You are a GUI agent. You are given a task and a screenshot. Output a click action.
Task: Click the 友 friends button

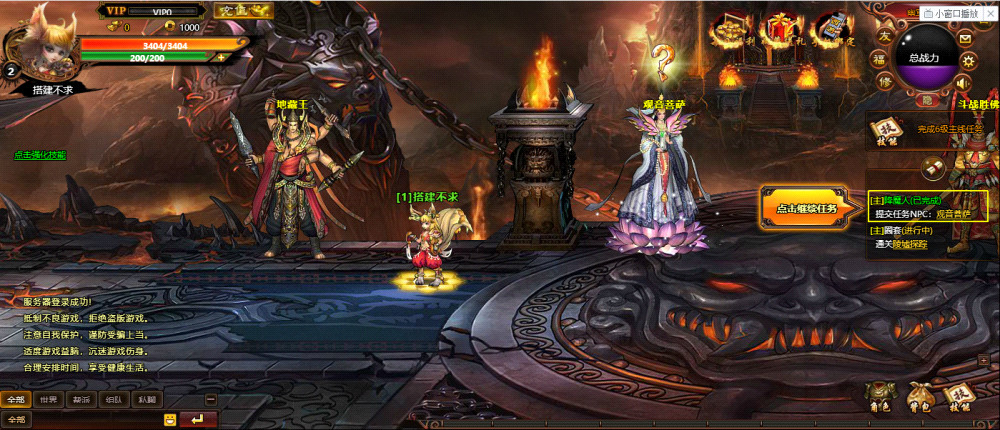point(885,35)
